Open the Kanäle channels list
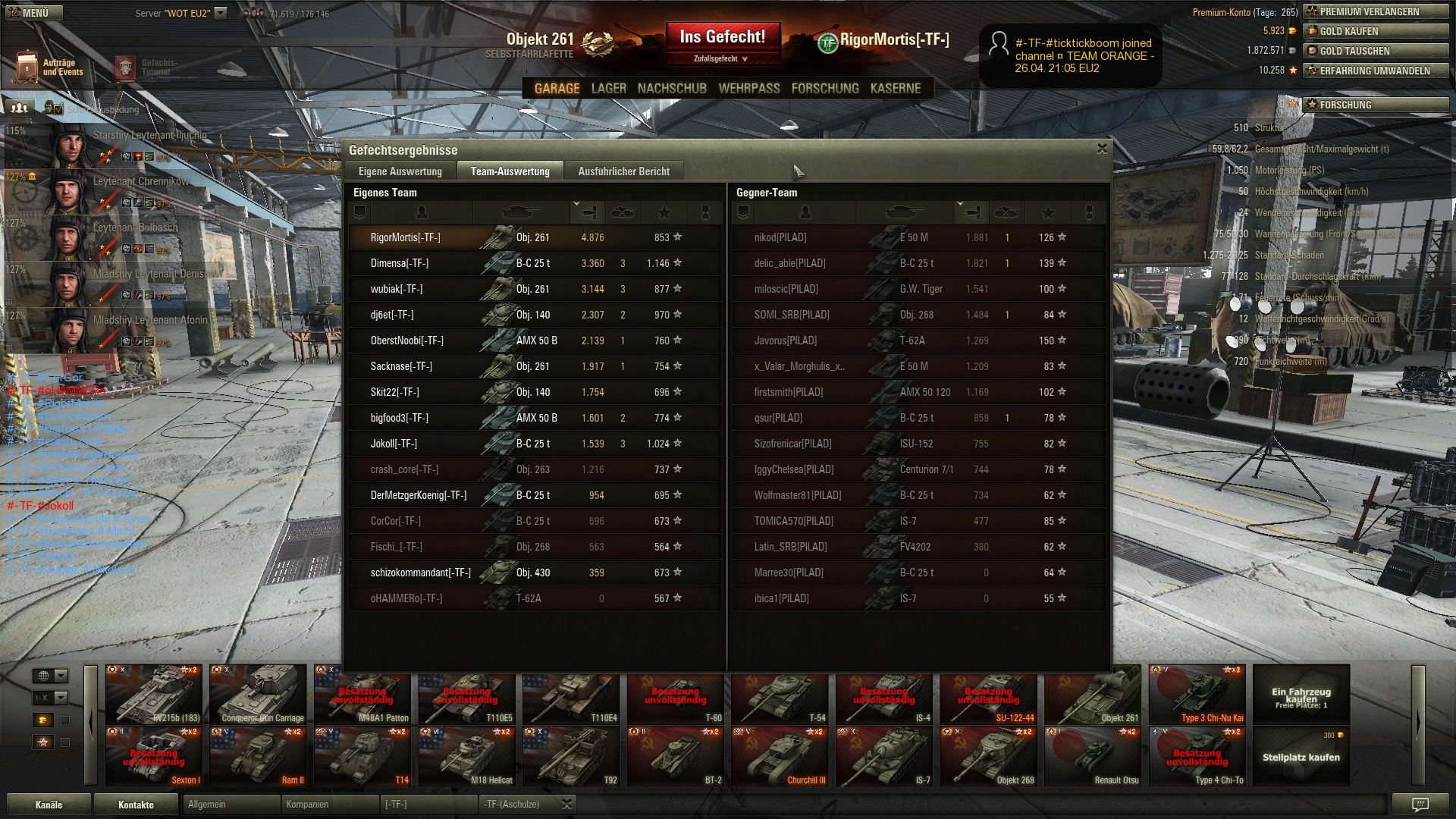 pyautogui.click(x=49, y=805)
